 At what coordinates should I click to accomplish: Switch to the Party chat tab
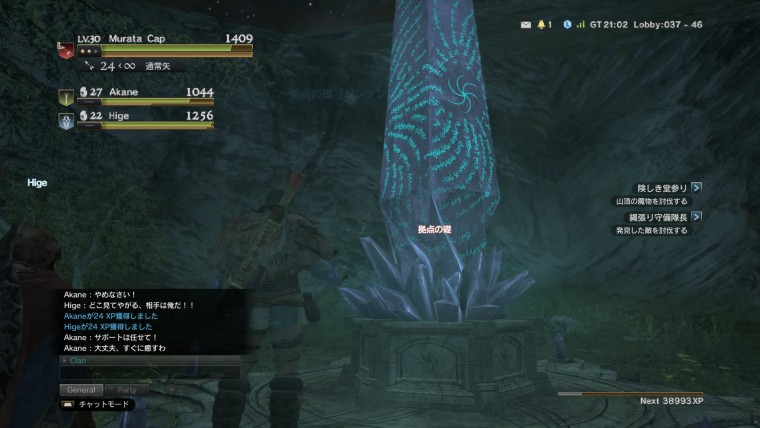(127, 389)
